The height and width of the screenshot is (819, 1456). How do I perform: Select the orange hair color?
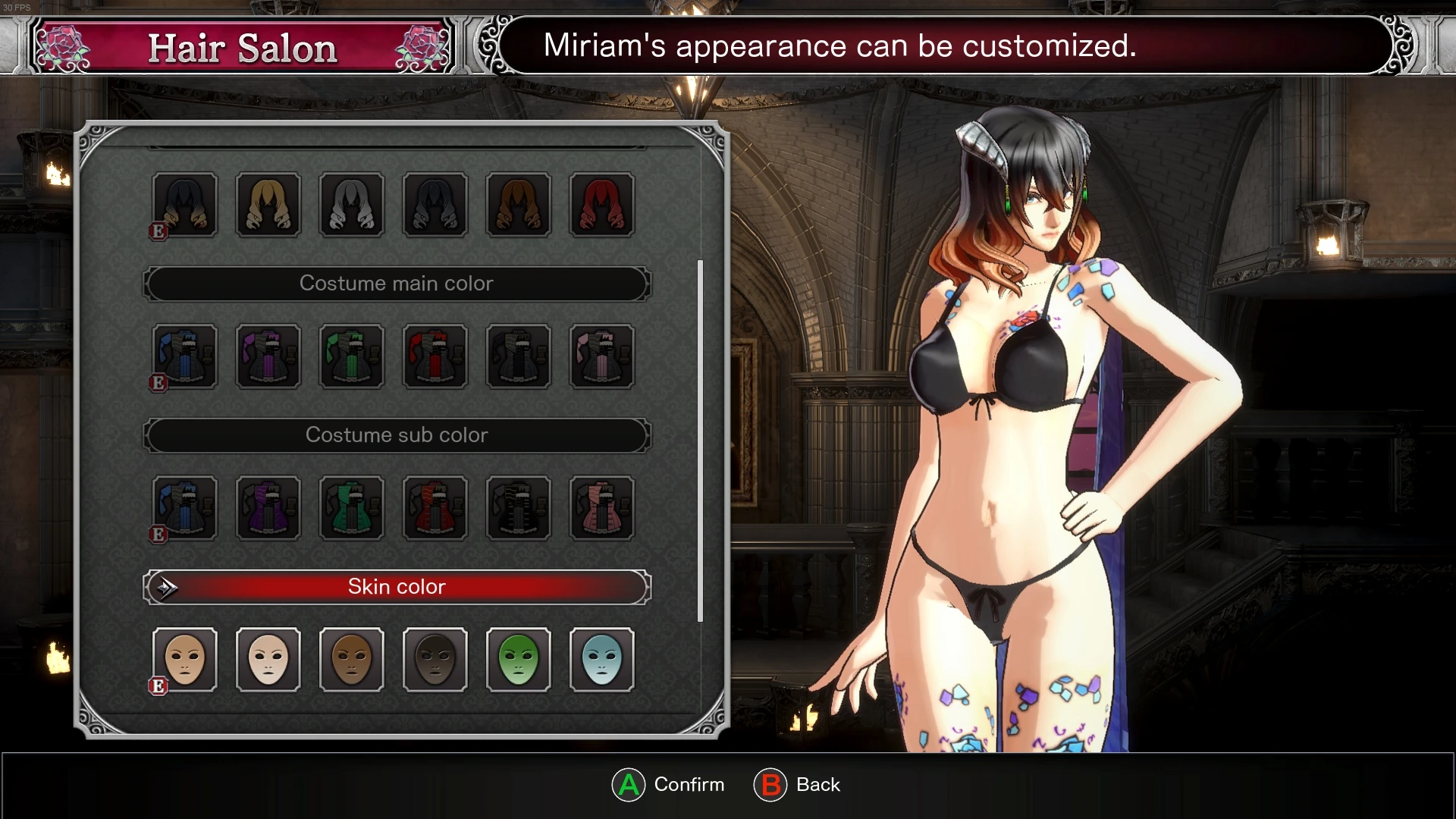(x=519, y=205)
